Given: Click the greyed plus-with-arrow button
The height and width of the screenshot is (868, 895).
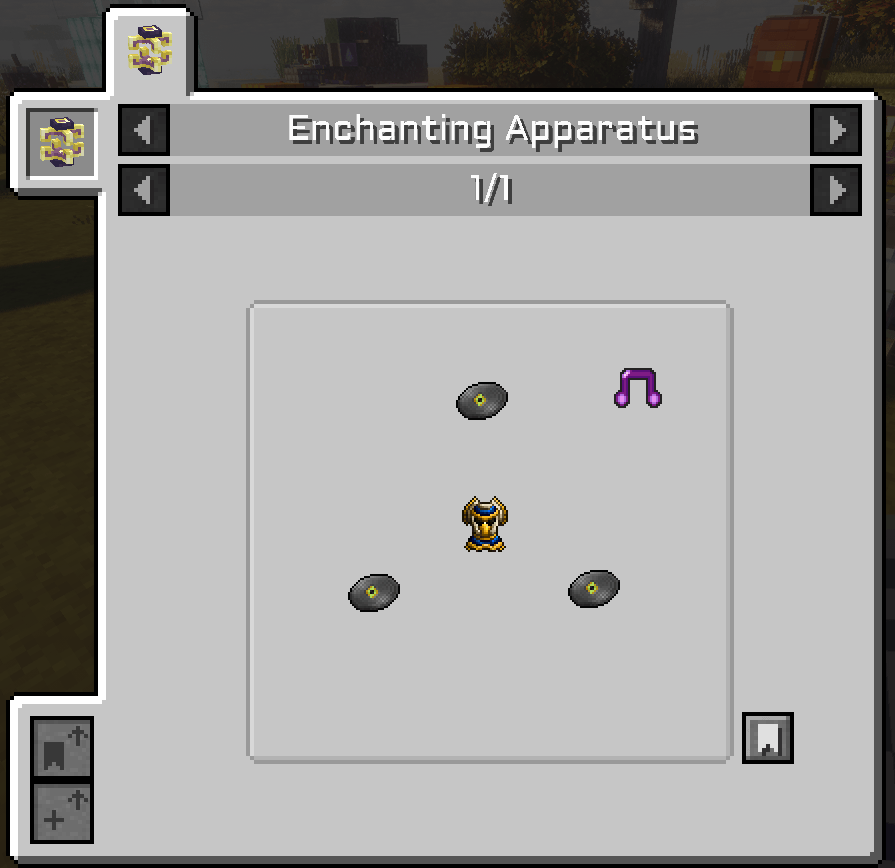Looking at the screenshot, I should click(62, 812).
